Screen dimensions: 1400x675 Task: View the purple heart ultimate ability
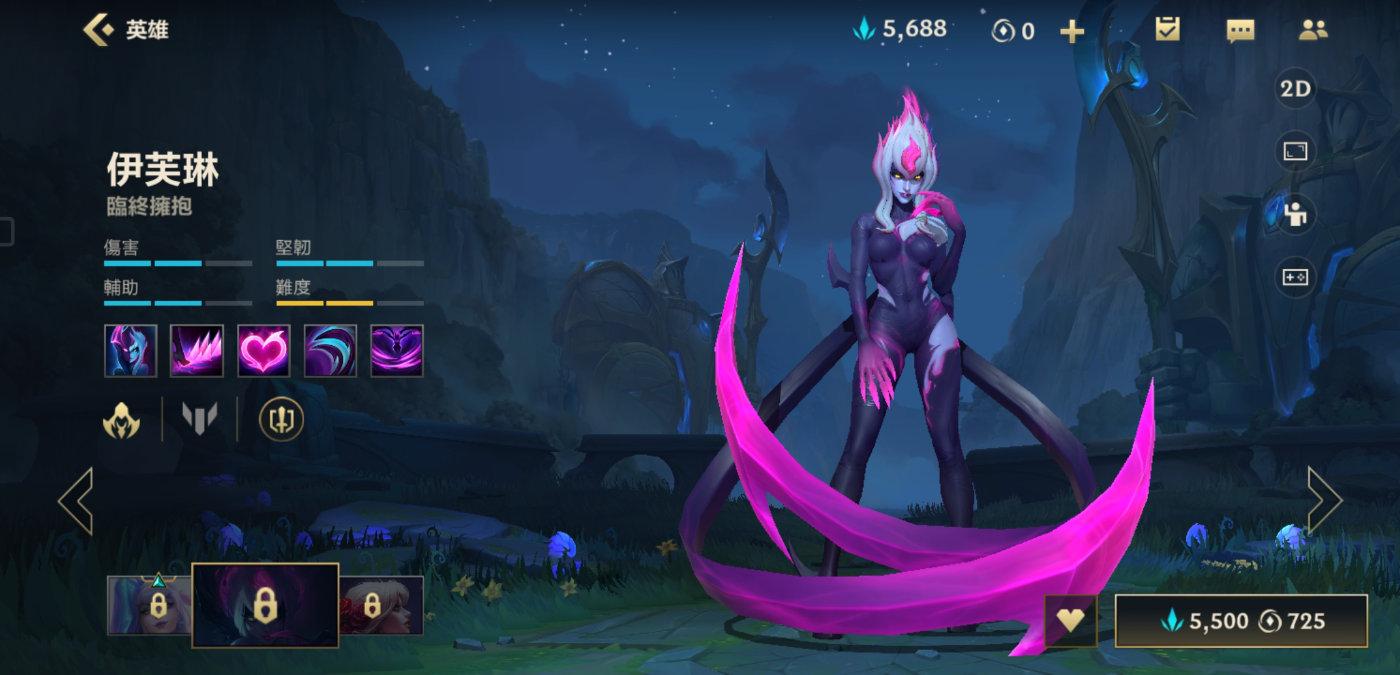[397, 351]
